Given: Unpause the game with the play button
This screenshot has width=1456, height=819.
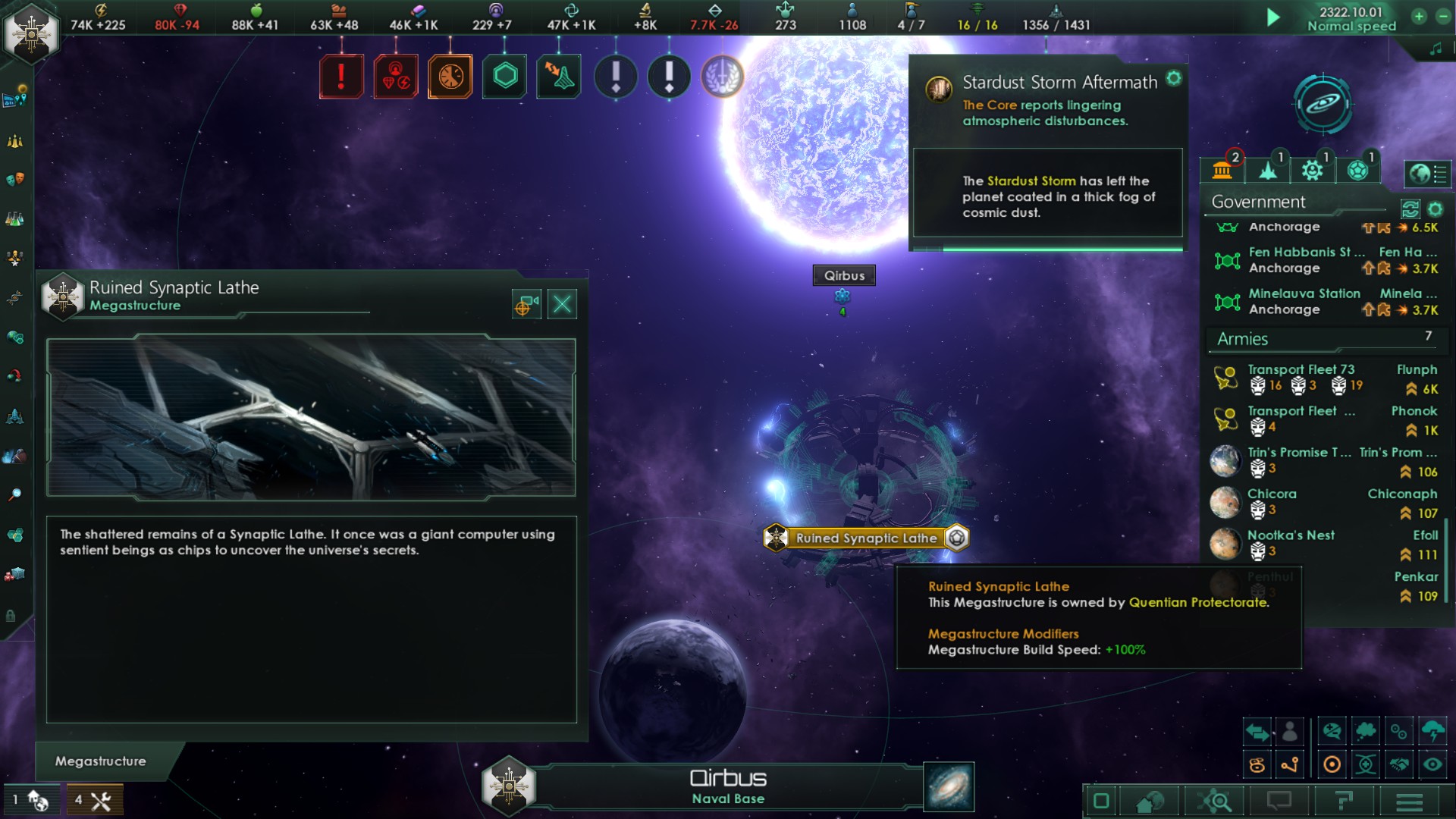Looking at the screenshot, I should coord(1274,17).
